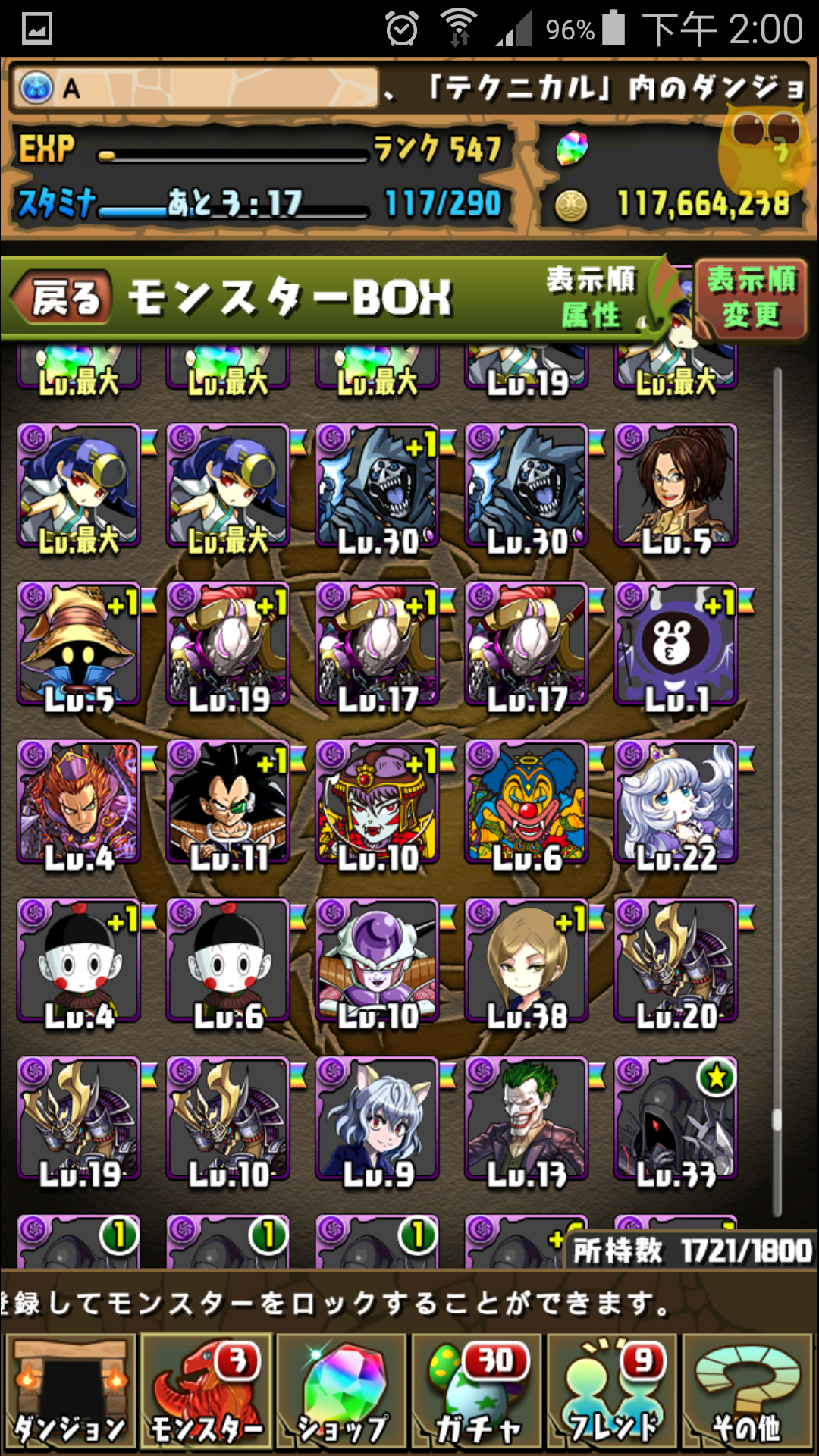The width and height of the screenshot is (819, 1456).
Task: Open the その他 others tab
Action: [x=748, y=1392]
